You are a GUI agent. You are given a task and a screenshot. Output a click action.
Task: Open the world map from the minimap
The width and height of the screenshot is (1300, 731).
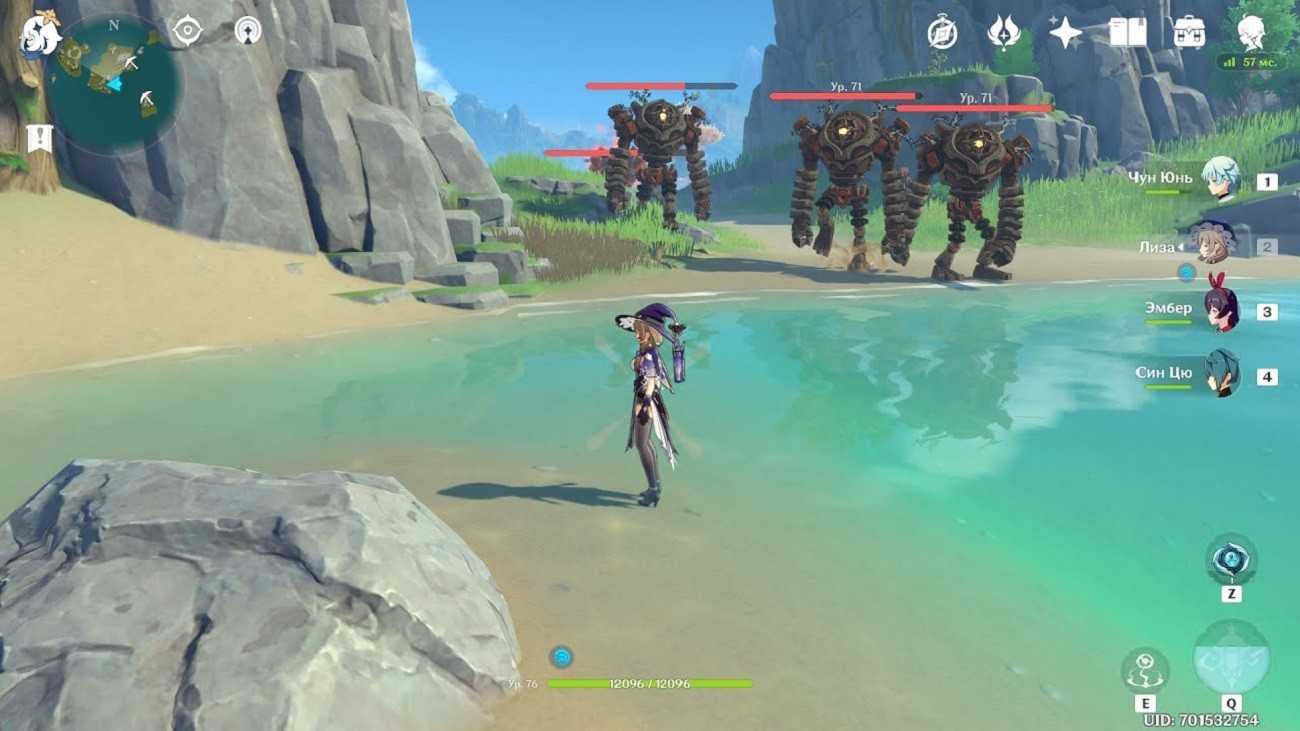(113, 83)
